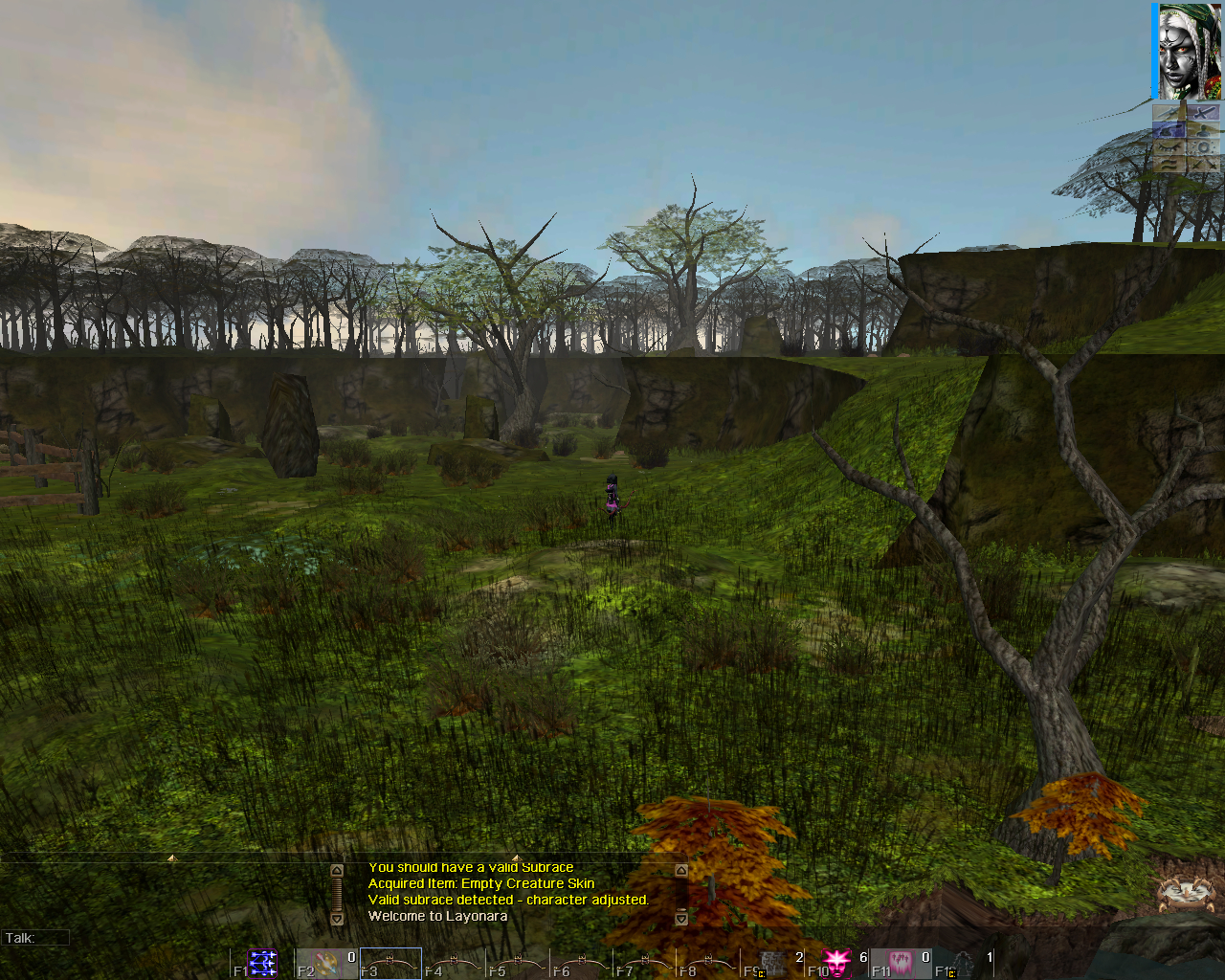Click the chat log's down scroll arrow
The width and height of the screenshot is (1225, 980).
click(338, 921)
